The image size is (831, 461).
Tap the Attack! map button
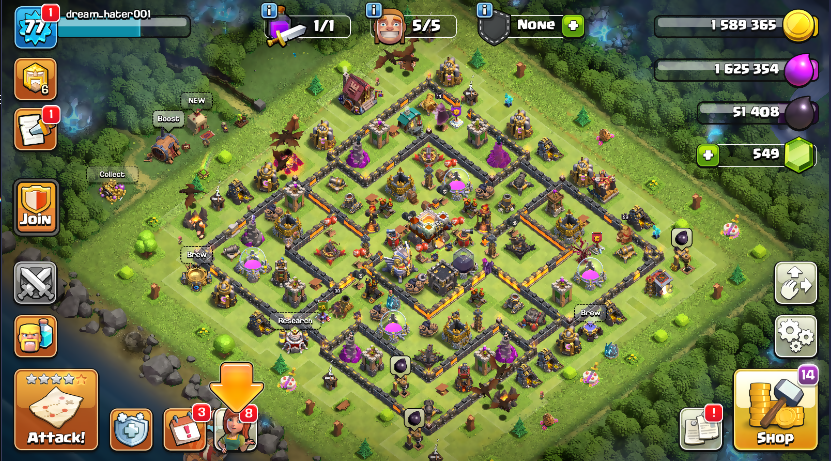pyautogui.click(x=56, y=410)
